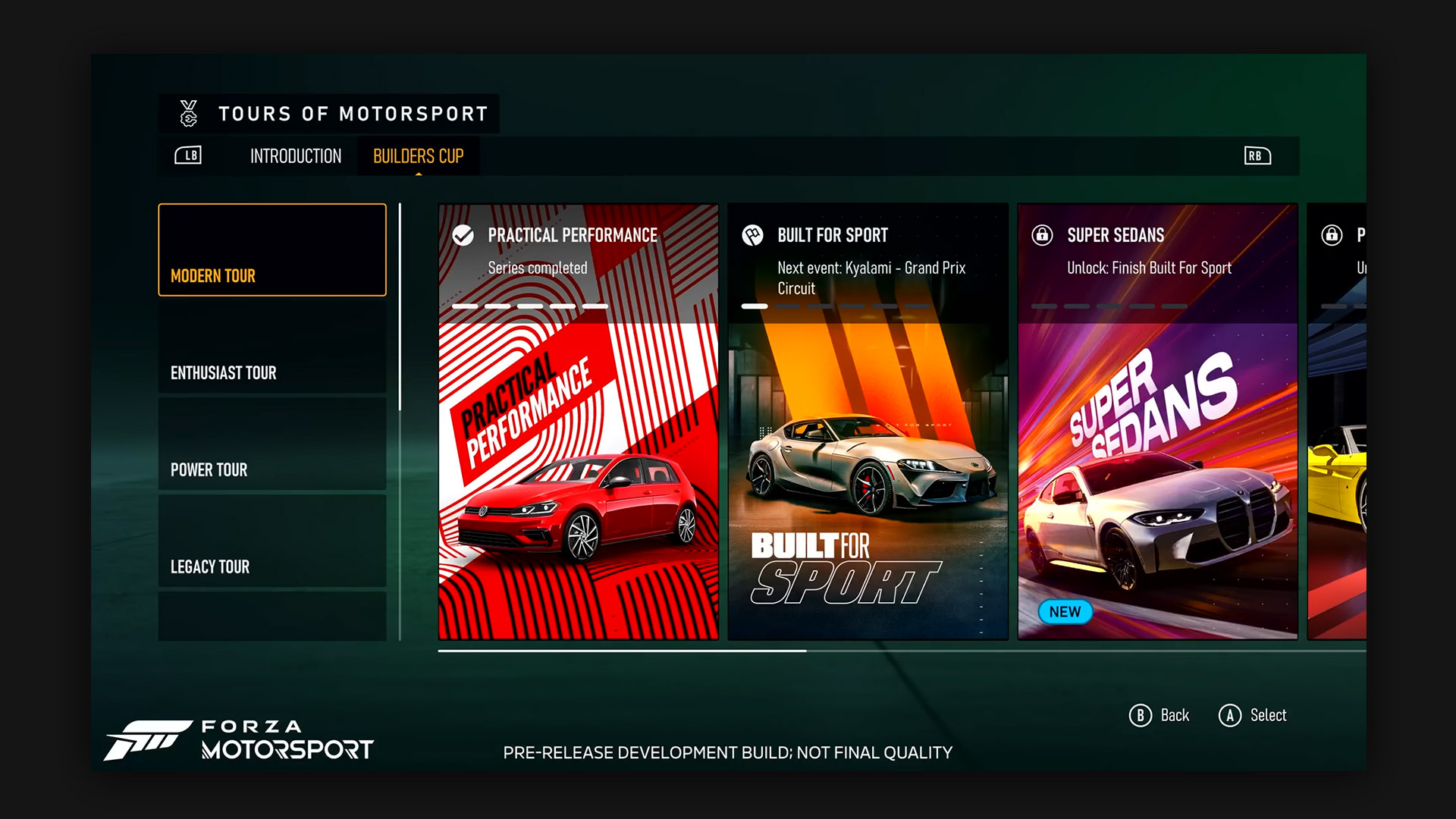Click the LB bumper icon
Image resolution: width=1456 pixels, height=819 pixels.
point(188,156)
